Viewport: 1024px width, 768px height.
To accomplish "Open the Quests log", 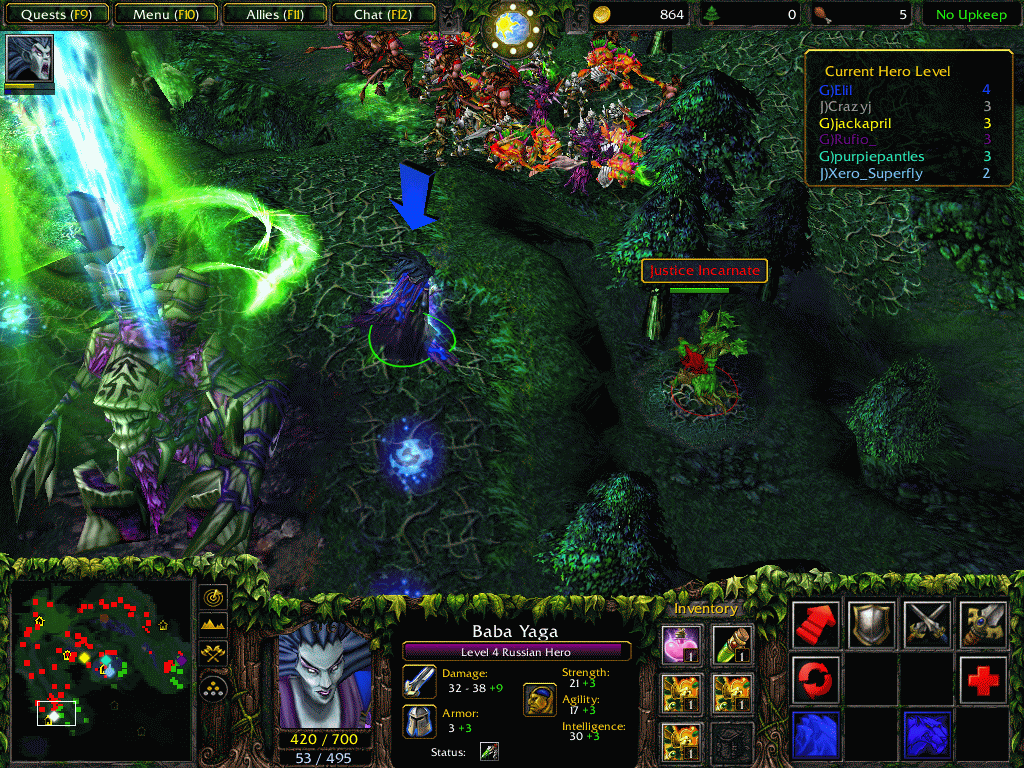I will (x=56, y=15).
